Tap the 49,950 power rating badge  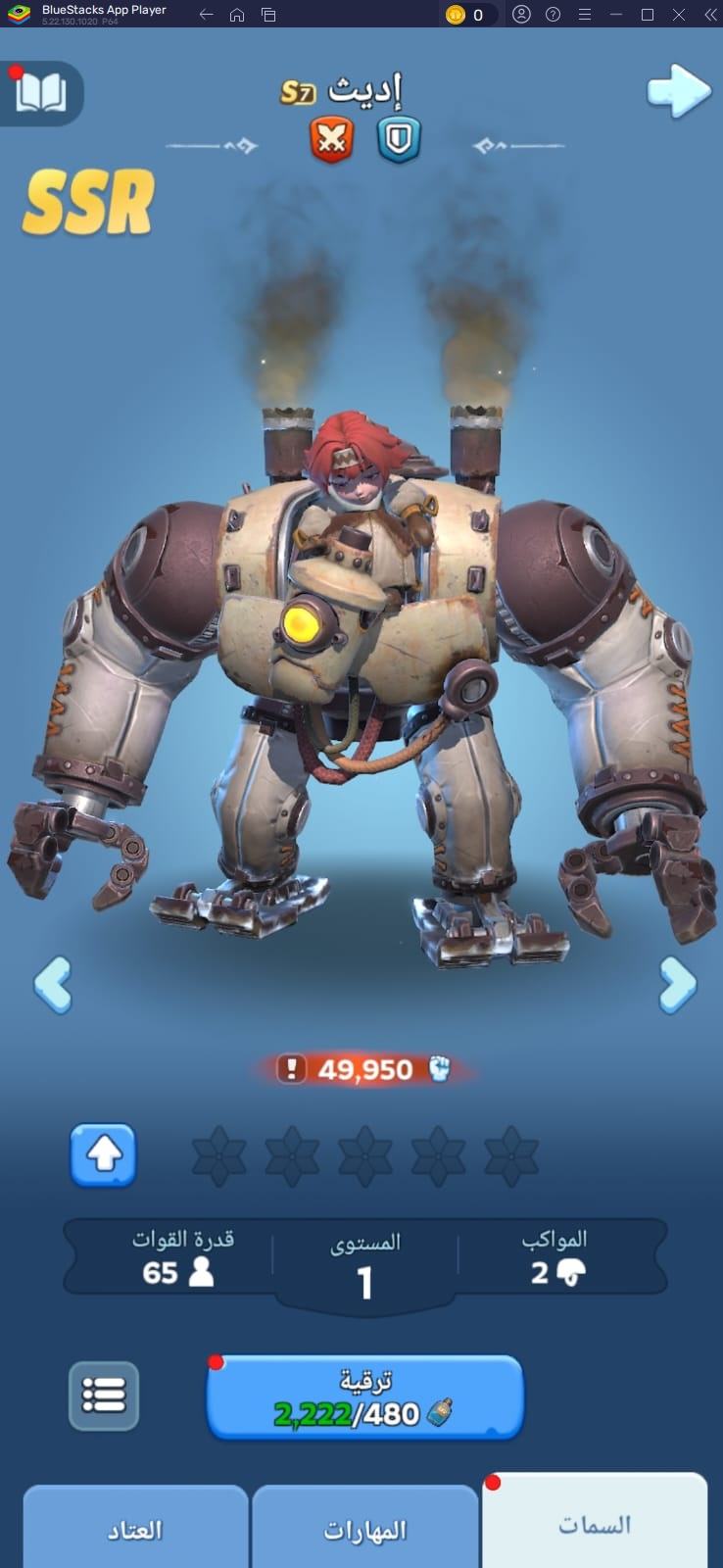coord(364,1069)
